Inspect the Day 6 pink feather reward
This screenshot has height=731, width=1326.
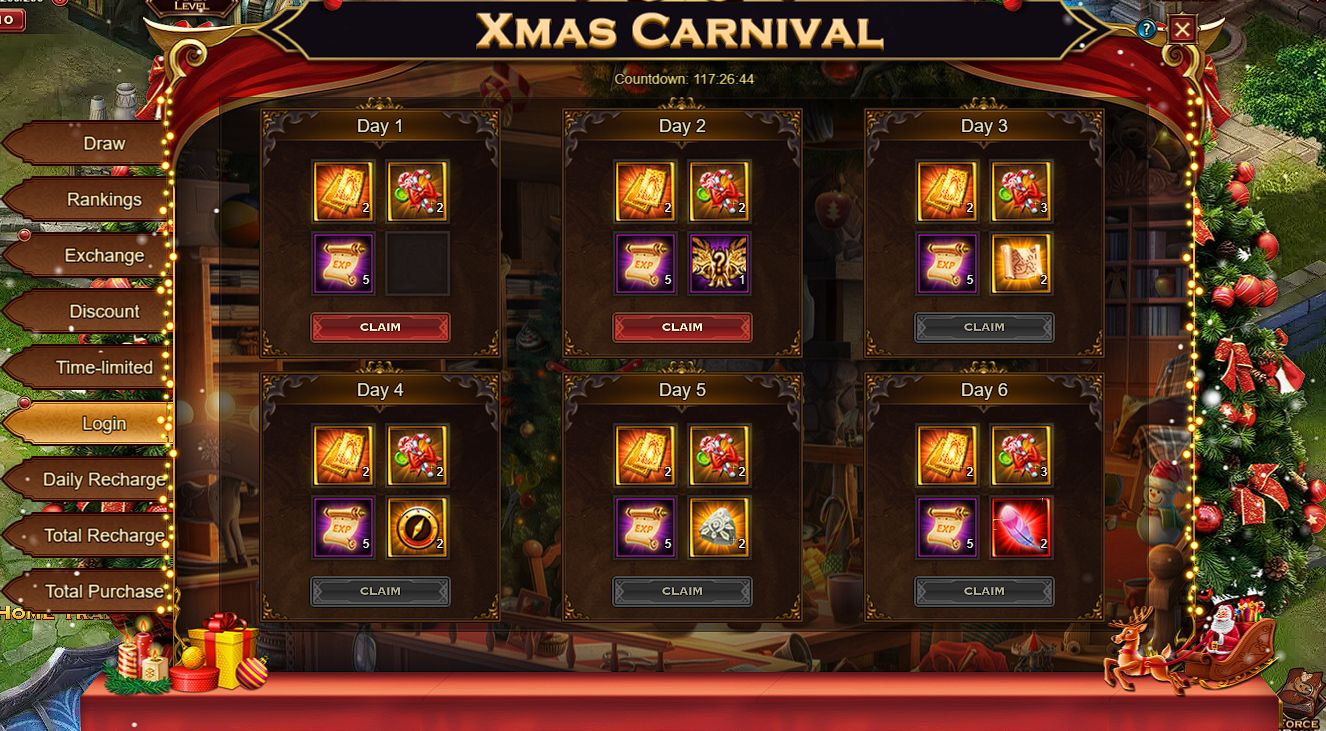tap(1021, 528)
